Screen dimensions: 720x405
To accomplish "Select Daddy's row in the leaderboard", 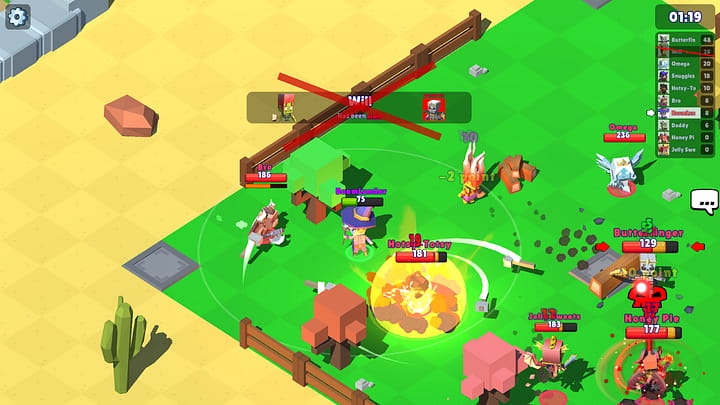I will 685,125.
